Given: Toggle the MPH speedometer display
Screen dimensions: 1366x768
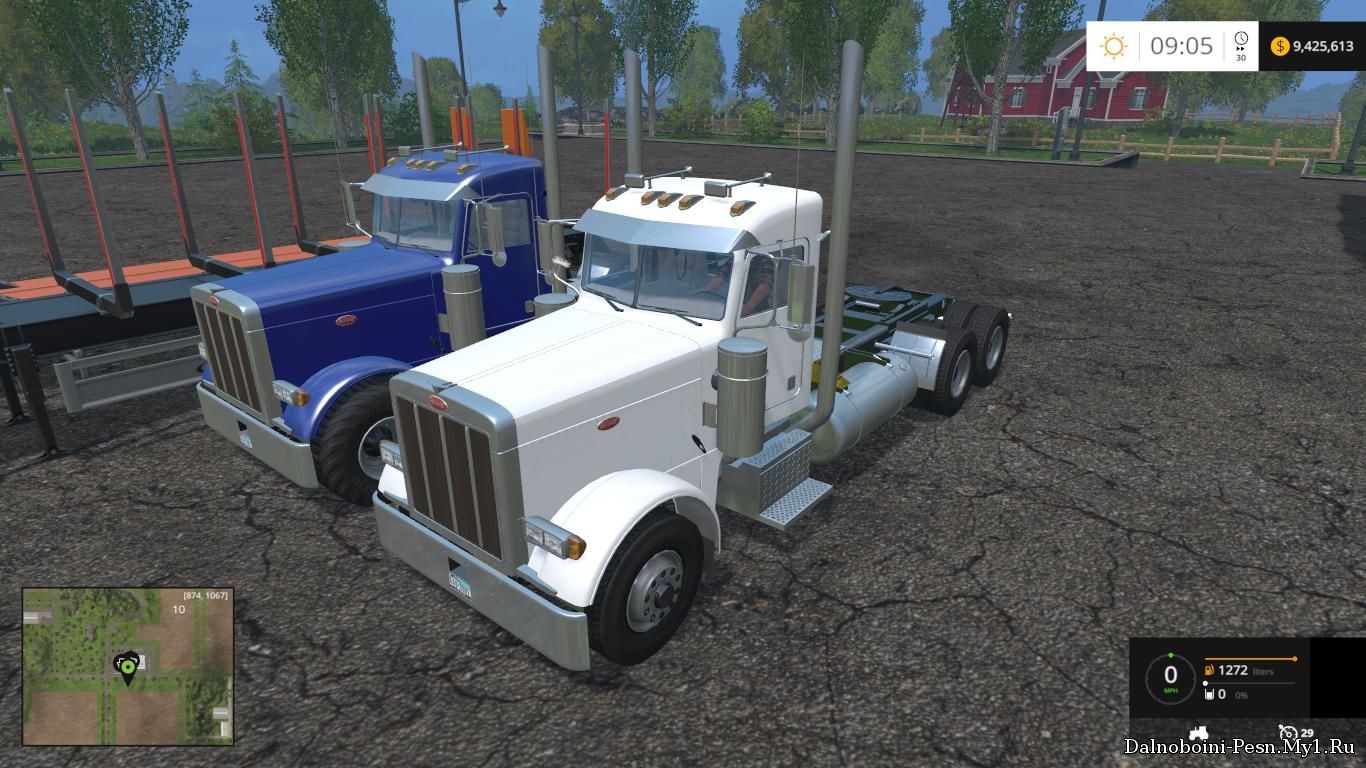Looking at the screenshot, I should click(x=1171, y=678).
